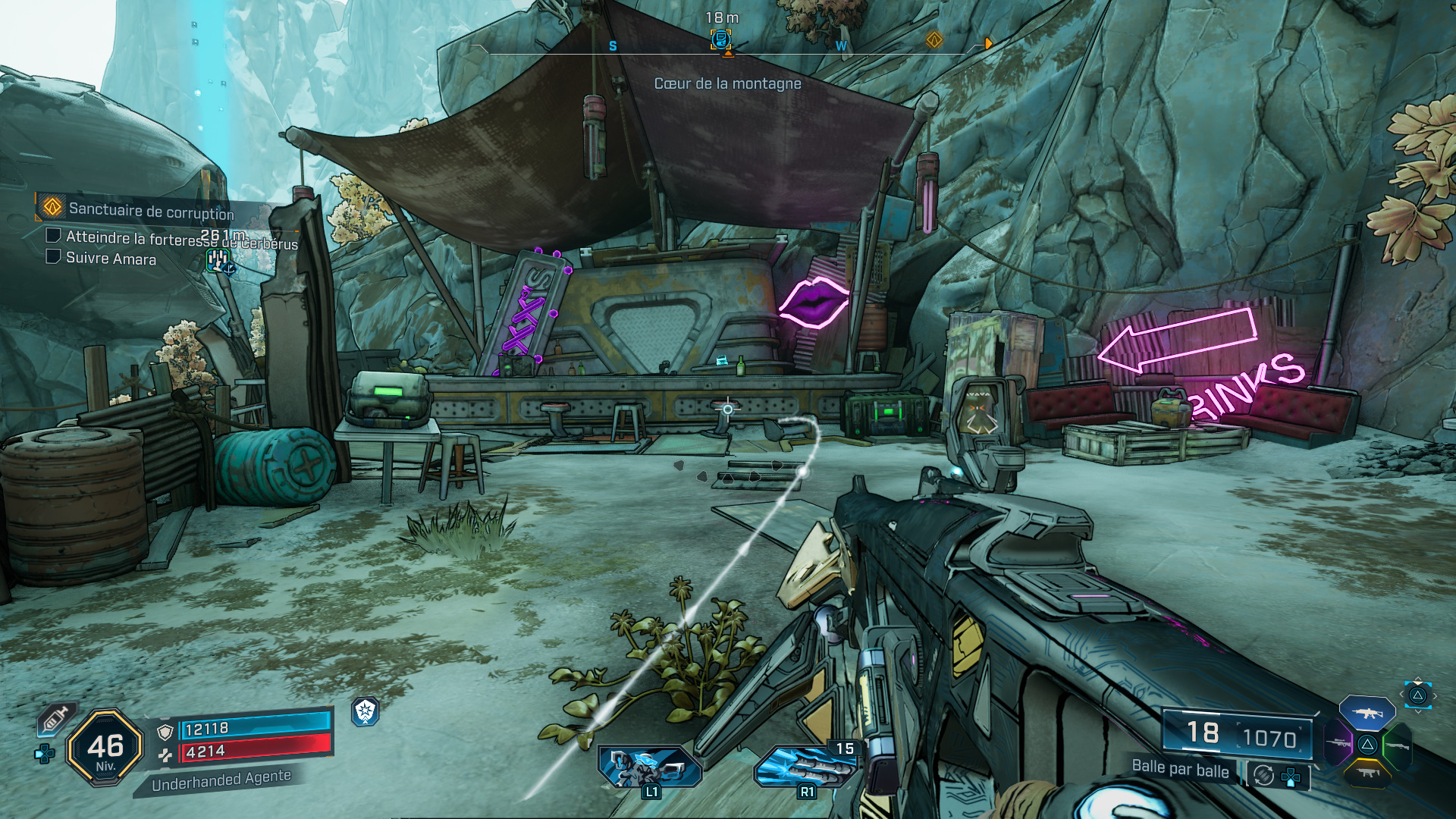Switch to the purple sniper rifle slot
Image resolution: width=1456 pixels, height=819 pixels.
point(1338,743)
